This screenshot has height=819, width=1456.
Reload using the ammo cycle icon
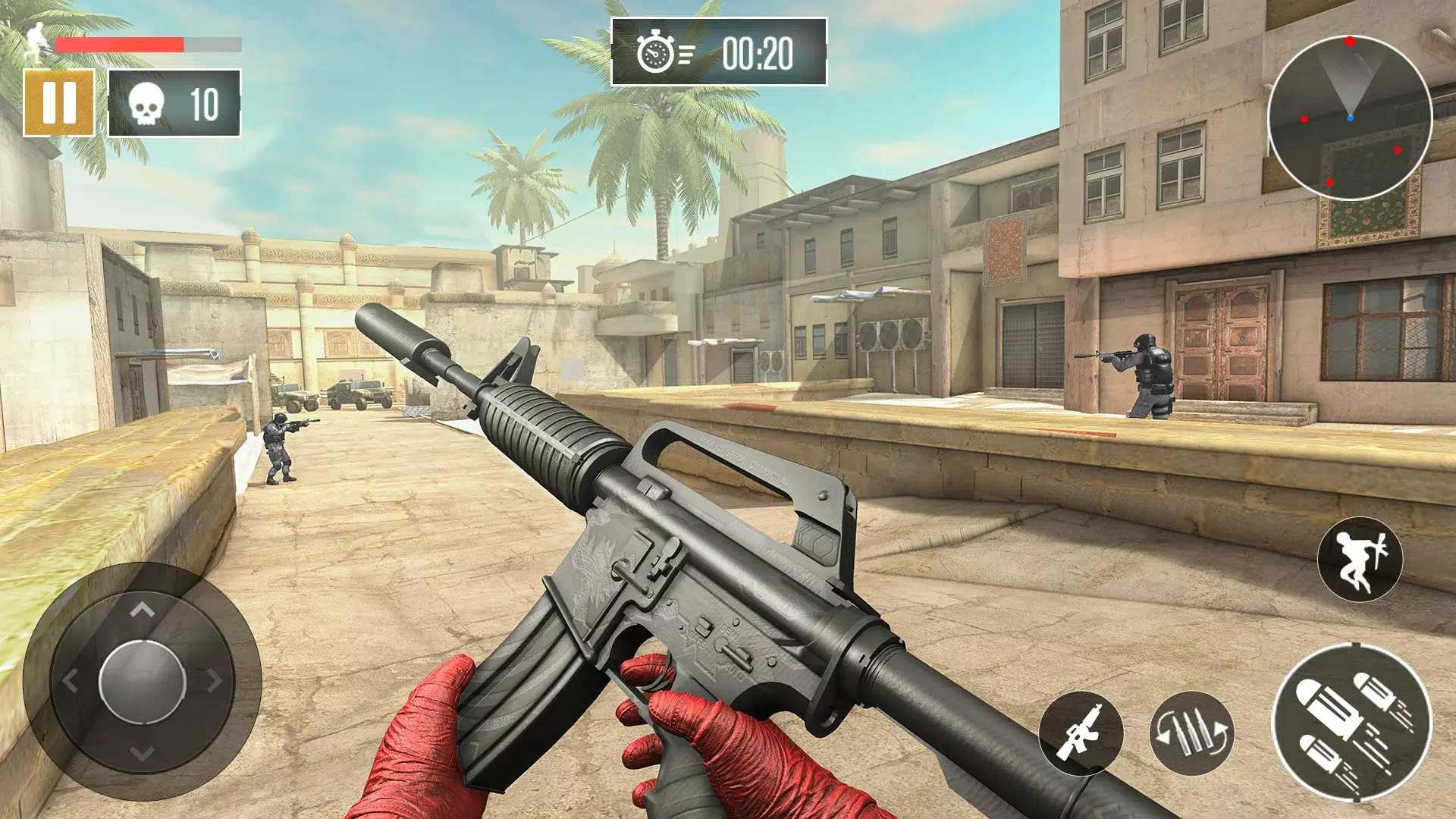pyautogui.click(x=1191, y=733)
